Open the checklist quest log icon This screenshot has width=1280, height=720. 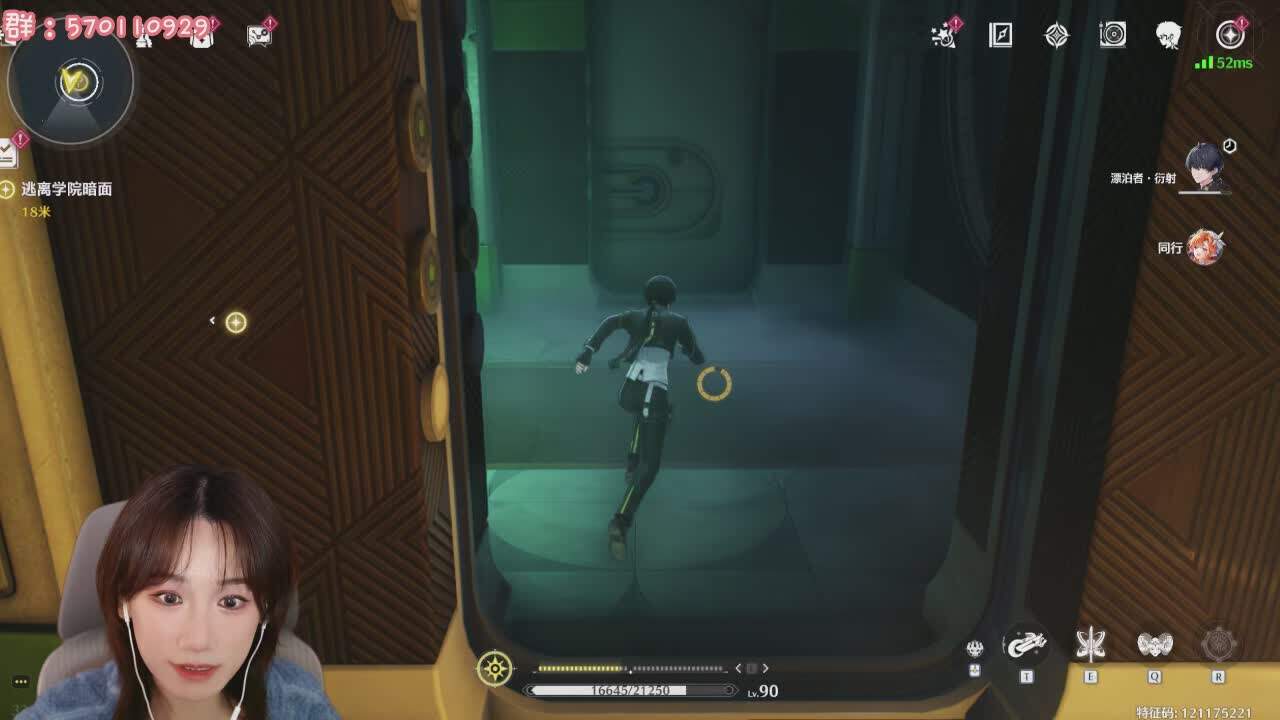click(8, 152)
